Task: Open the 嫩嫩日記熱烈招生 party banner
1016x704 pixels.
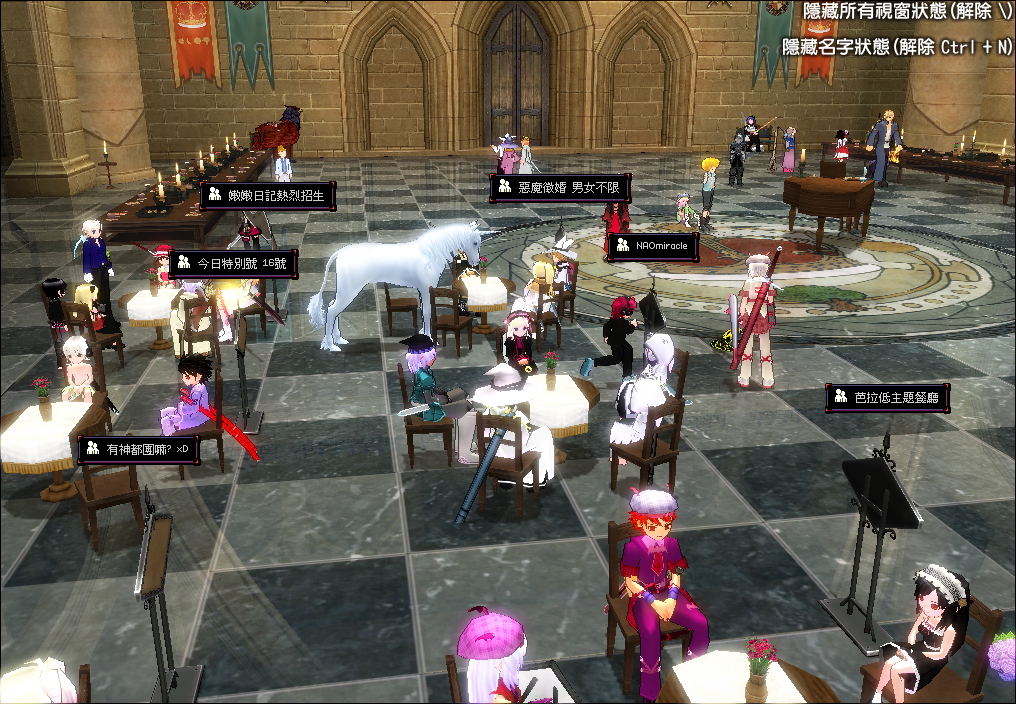Action: tap(267, 195)
